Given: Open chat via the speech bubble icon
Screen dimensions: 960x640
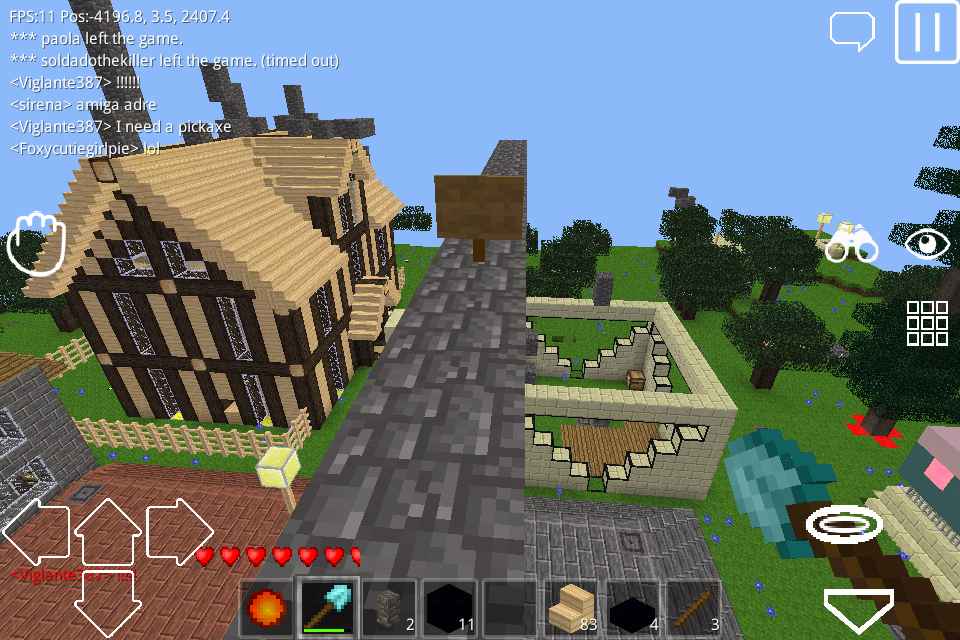Looking at the screenshot, I should pos(852,30).
